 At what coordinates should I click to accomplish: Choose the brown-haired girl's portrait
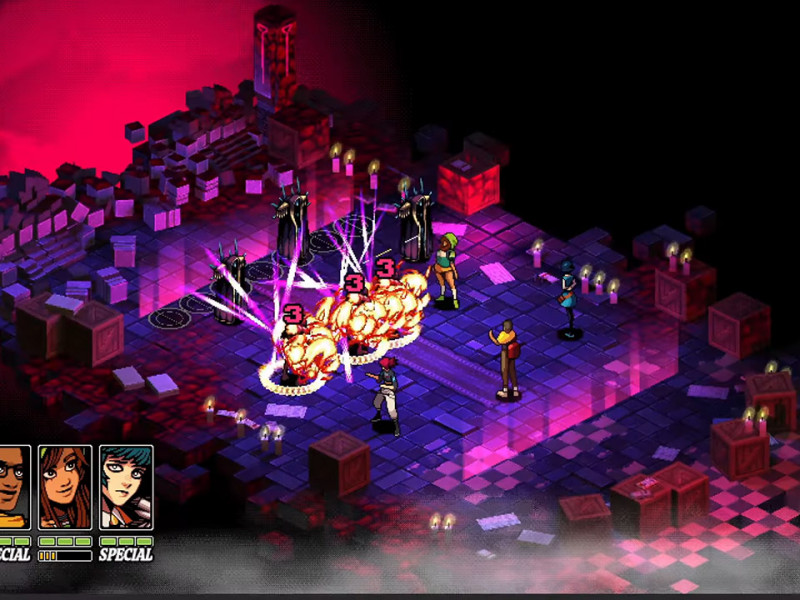(65, 487)
